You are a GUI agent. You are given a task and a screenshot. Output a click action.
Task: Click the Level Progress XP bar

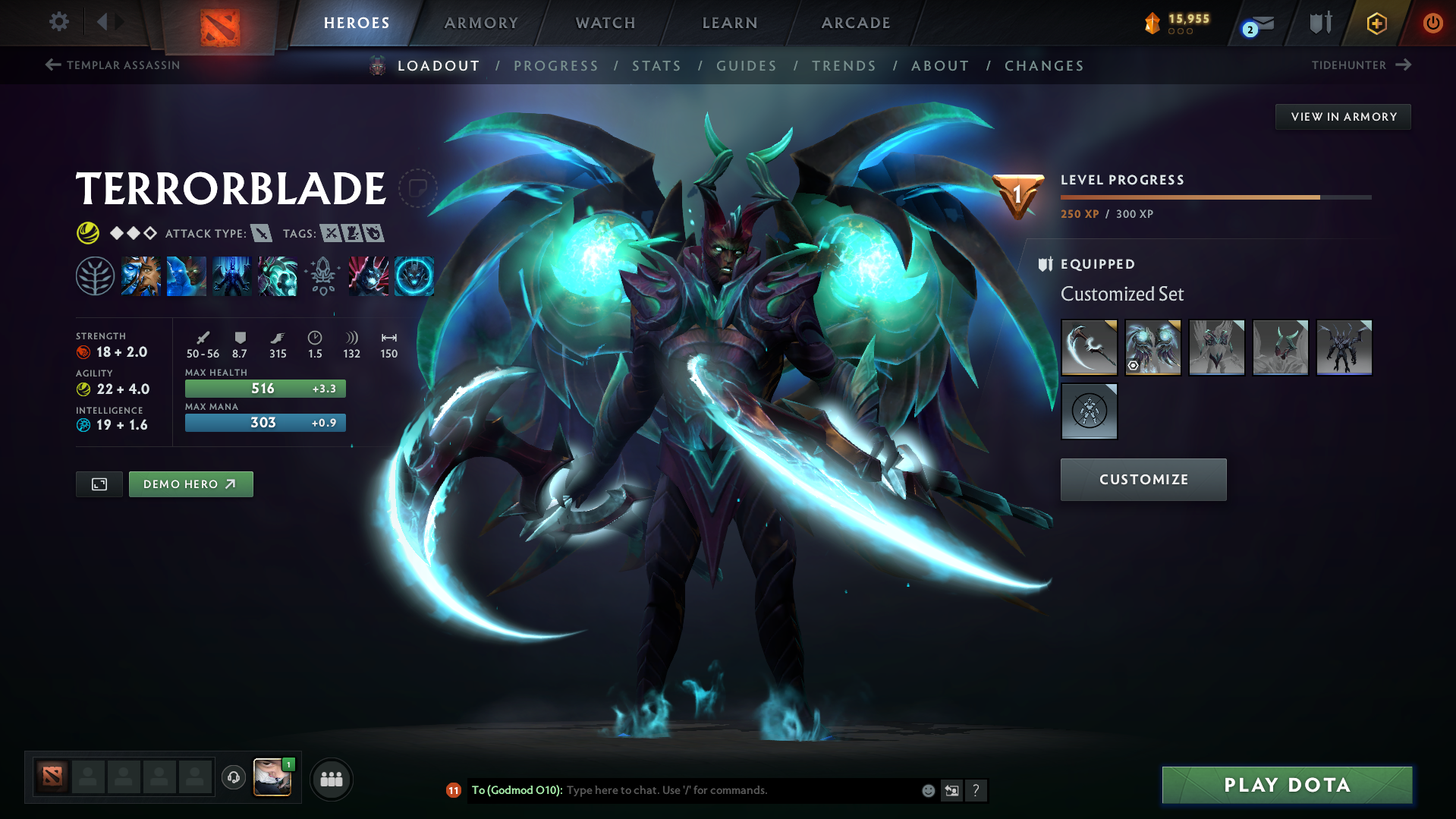1214,196
